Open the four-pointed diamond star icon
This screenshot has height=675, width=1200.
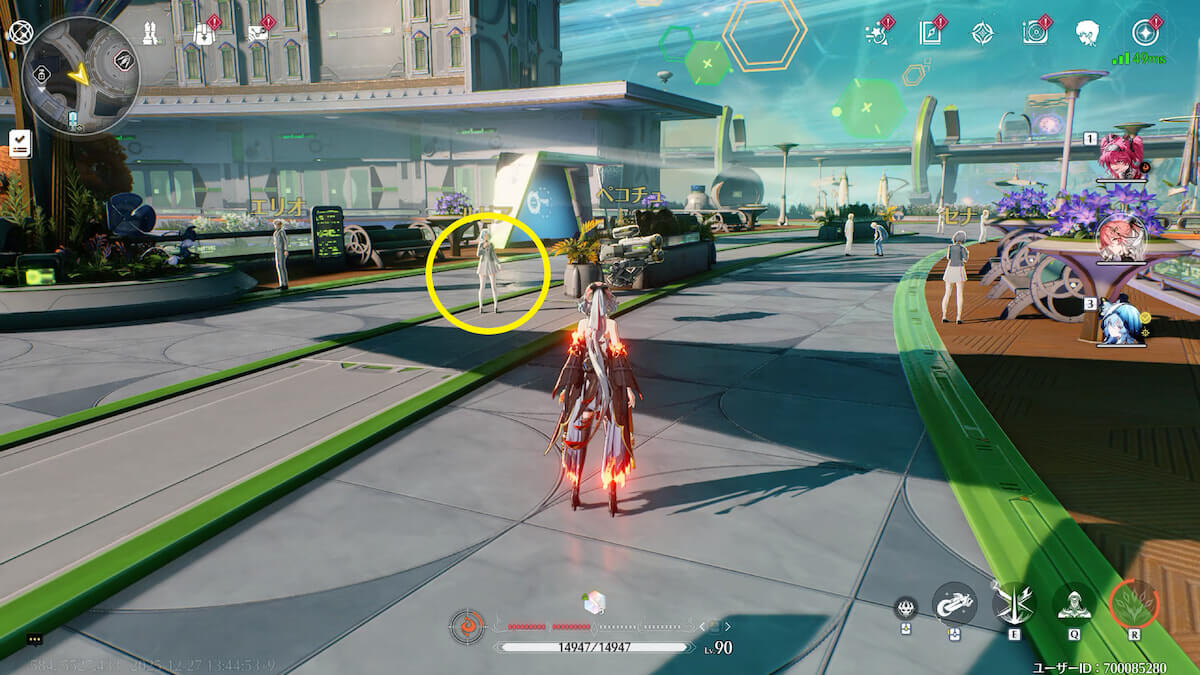983,33
